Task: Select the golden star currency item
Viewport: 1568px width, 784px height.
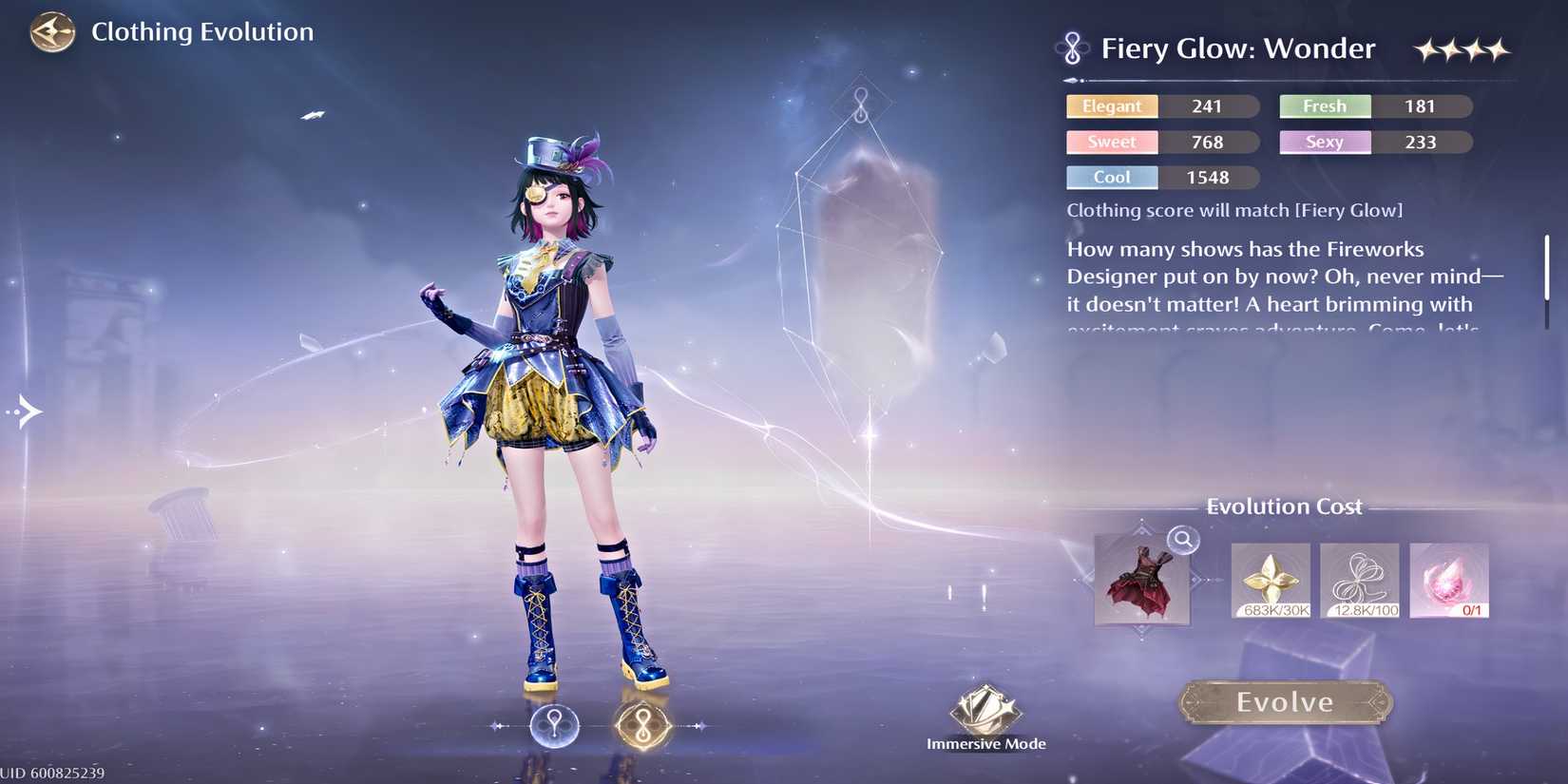Action: click(x=1271, y=580)
